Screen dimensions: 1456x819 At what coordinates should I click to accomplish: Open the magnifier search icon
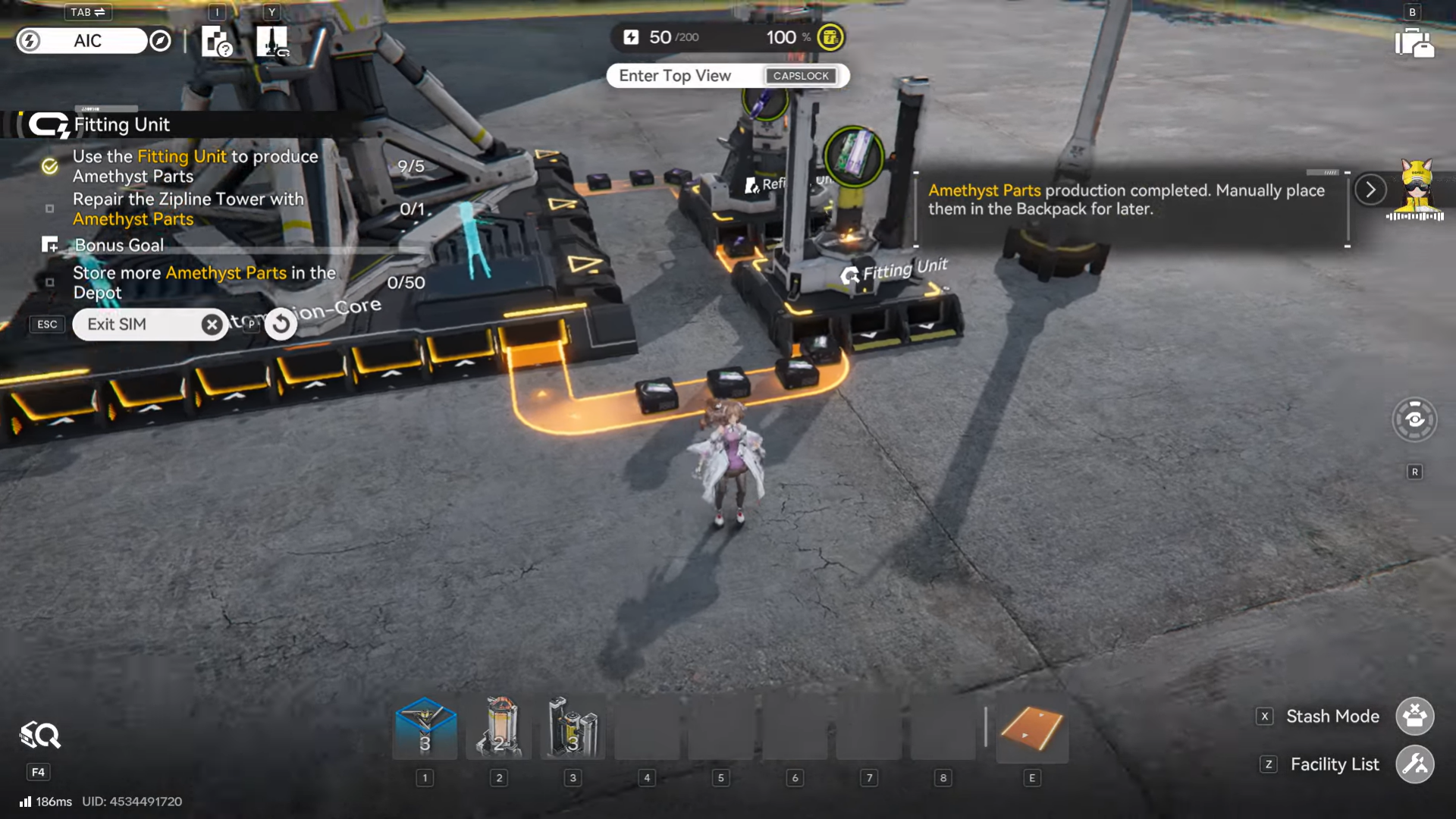click(x=39, y=736)
